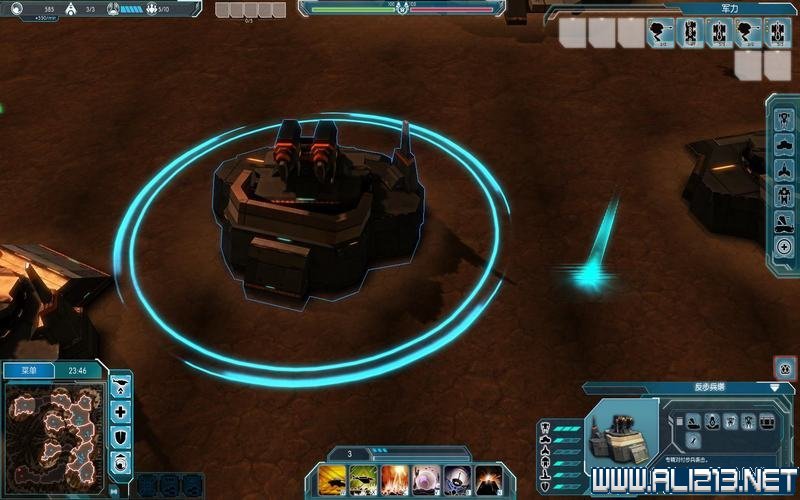Click the round plus button on the right sidebar
The image size is (800, 500).
[784, 247]
